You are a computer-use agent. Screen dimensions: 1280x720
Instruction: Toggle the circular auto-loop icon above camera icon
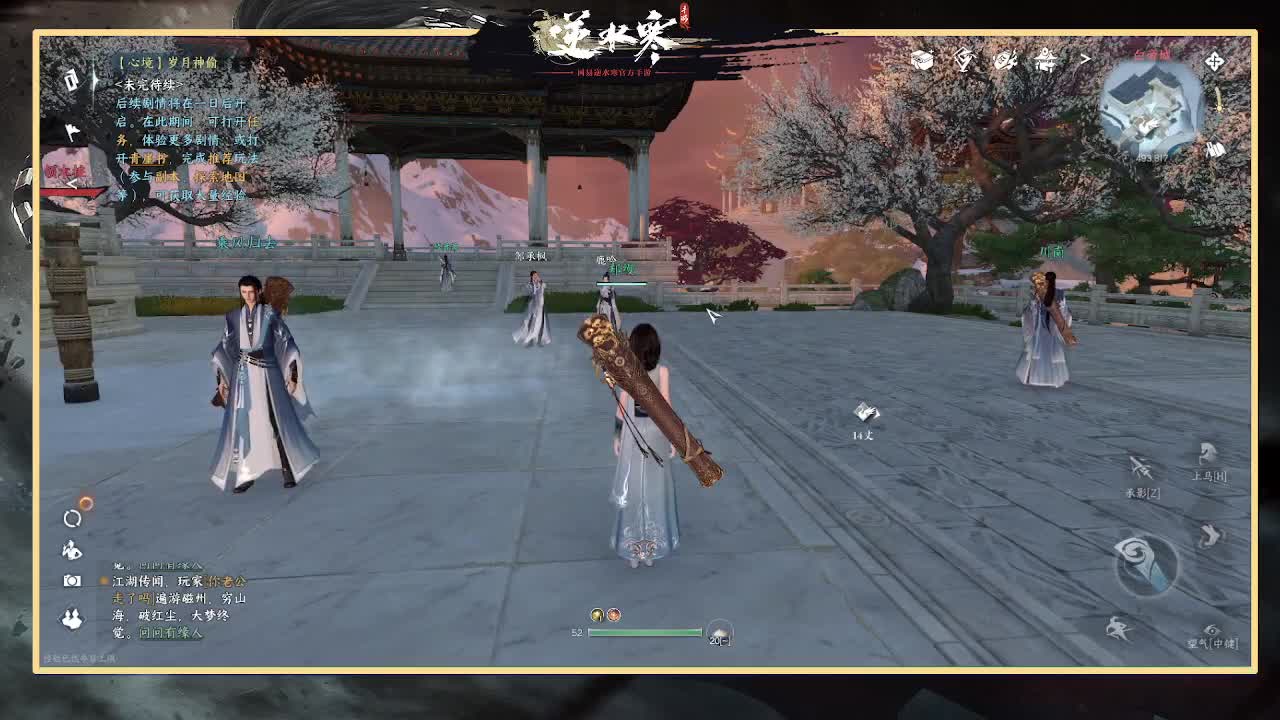71,517
